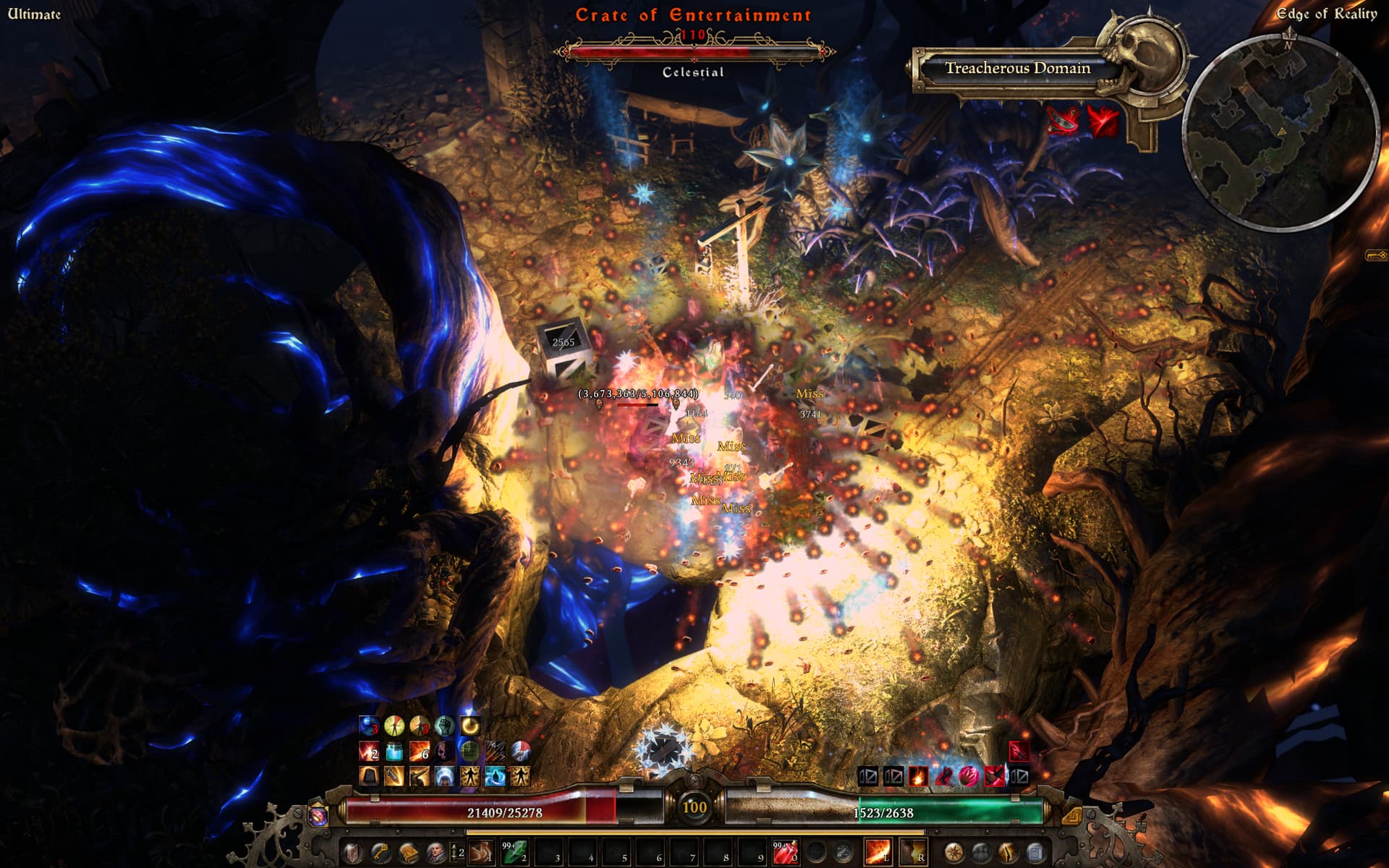Open the quill and scroll button
1389x868 pixels.
point(1008,853)
